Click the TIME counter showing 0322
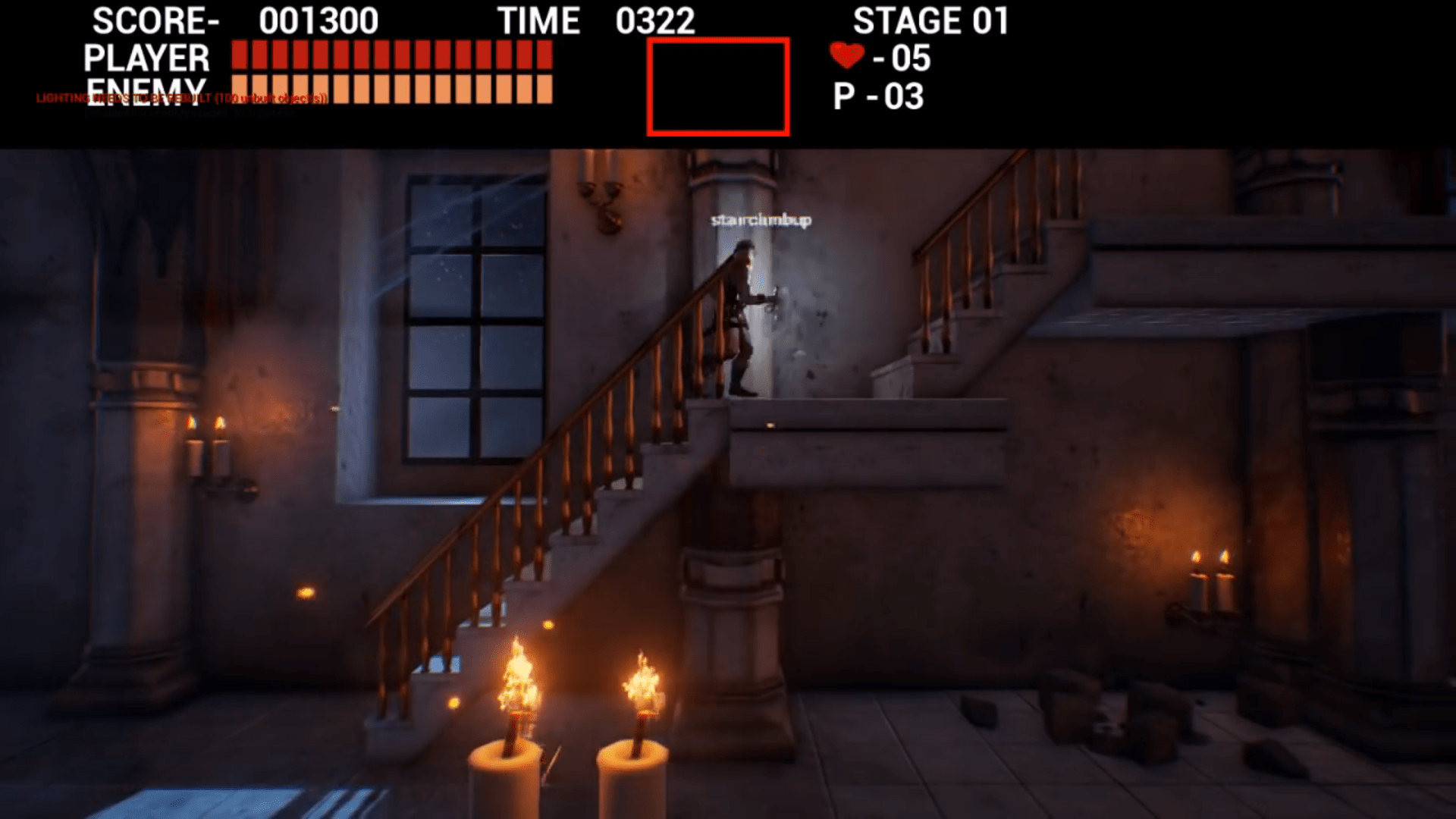The width and height of the screenshot is (1456, 819). [654, 20]
